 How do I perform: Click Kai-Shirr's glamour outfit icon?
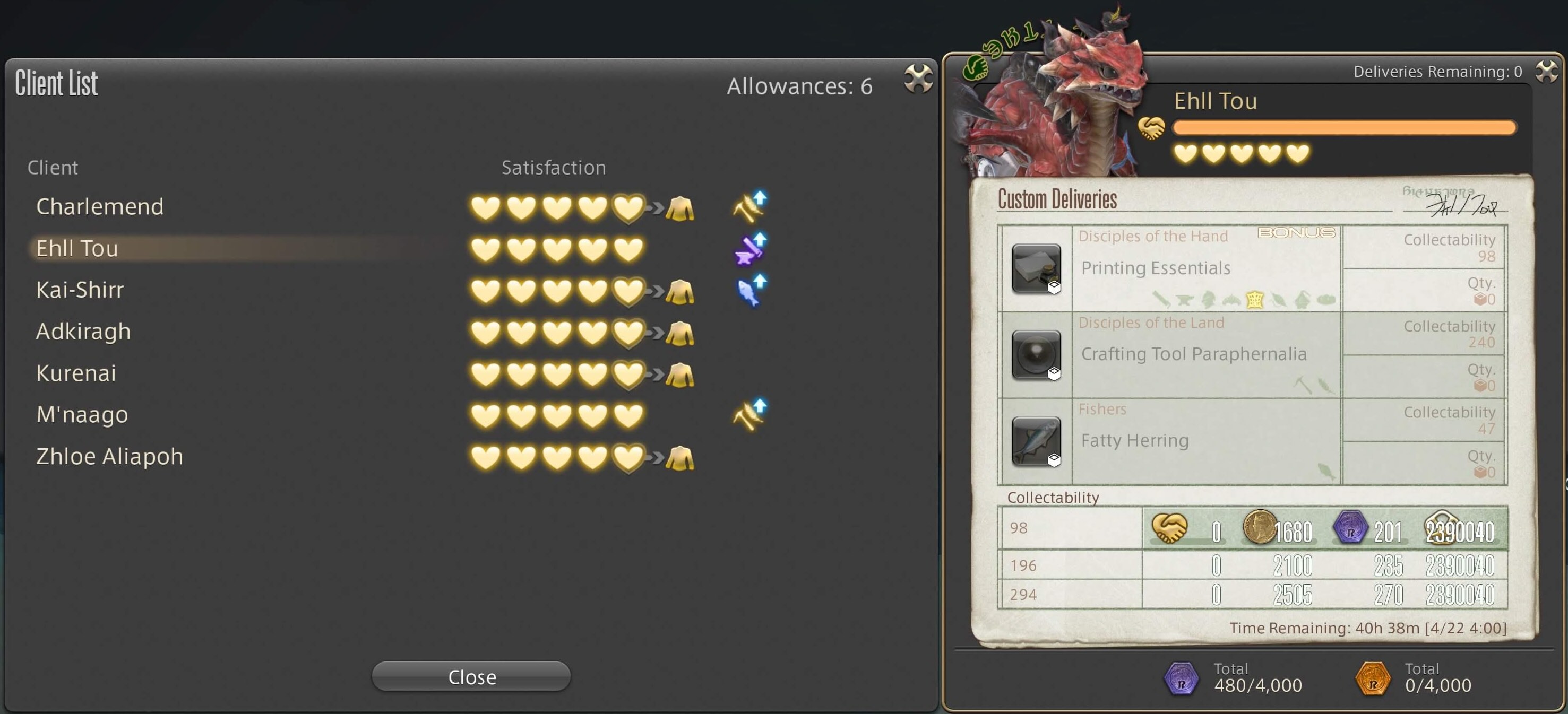[679, 292]
